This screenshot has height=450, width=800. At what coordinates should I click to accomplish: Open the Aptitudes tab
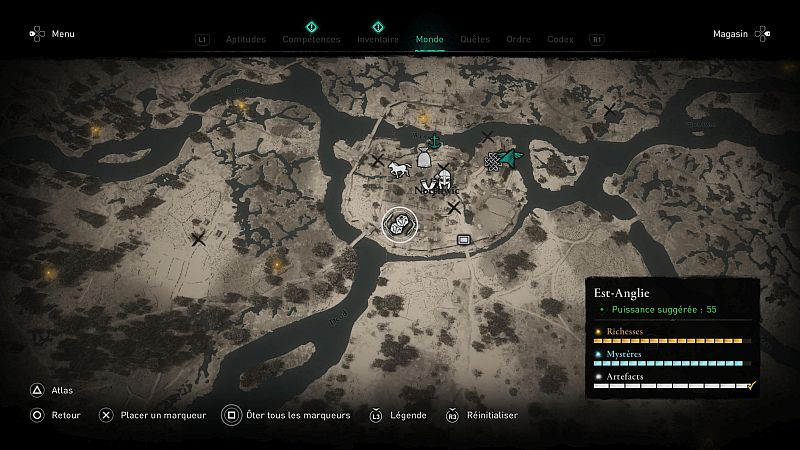click(246, 40)
